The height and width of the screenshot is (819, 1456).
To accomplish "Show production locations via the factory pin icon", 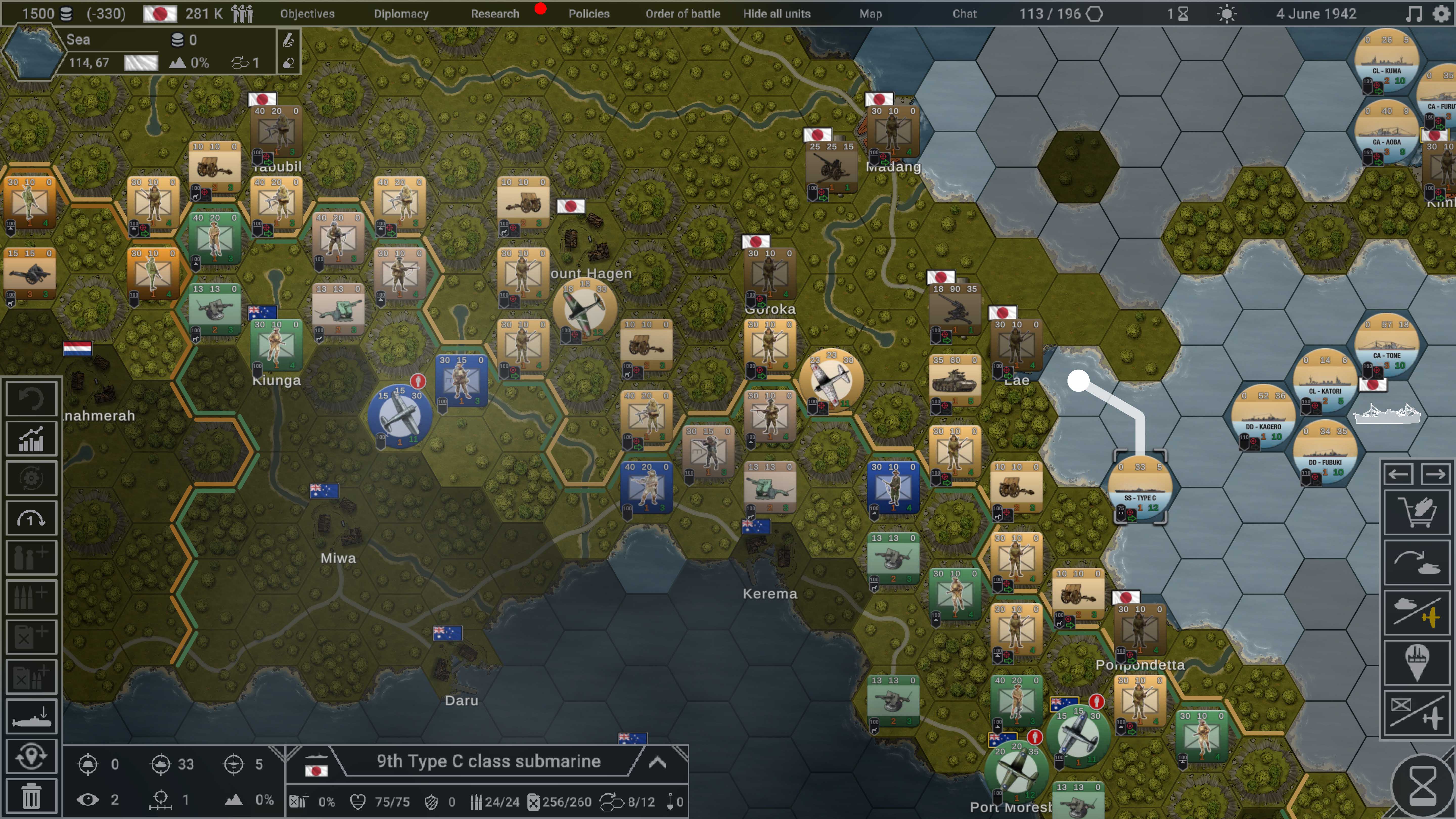I will 1418,661.
